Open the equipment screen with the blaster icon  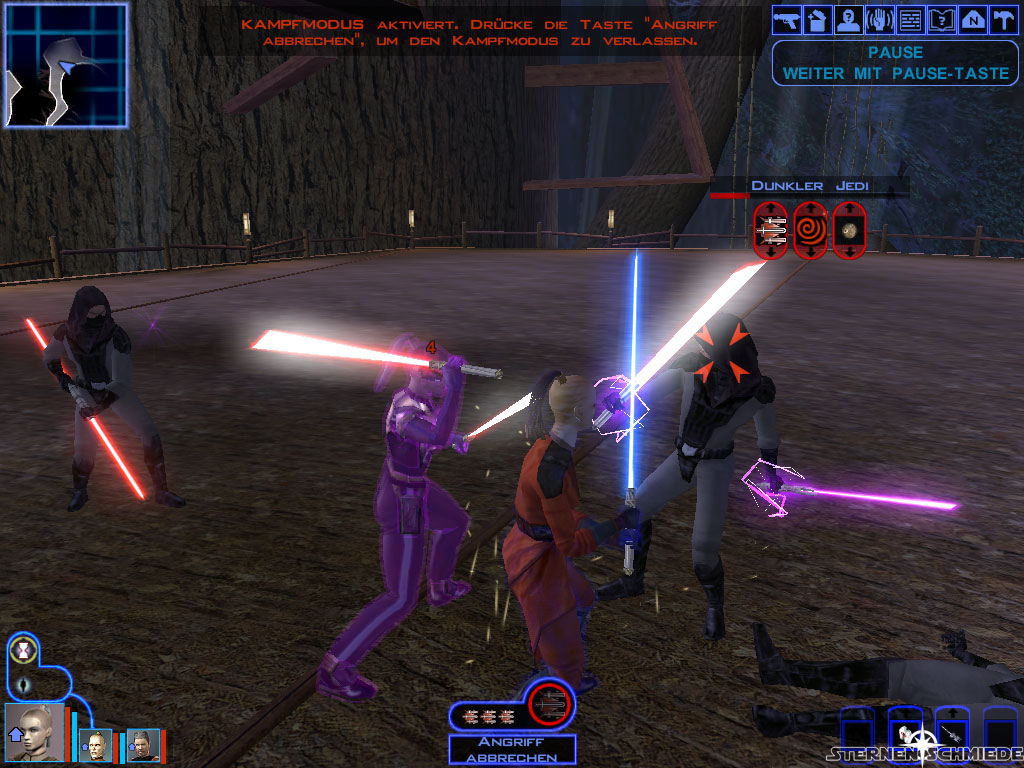[787, 19]
